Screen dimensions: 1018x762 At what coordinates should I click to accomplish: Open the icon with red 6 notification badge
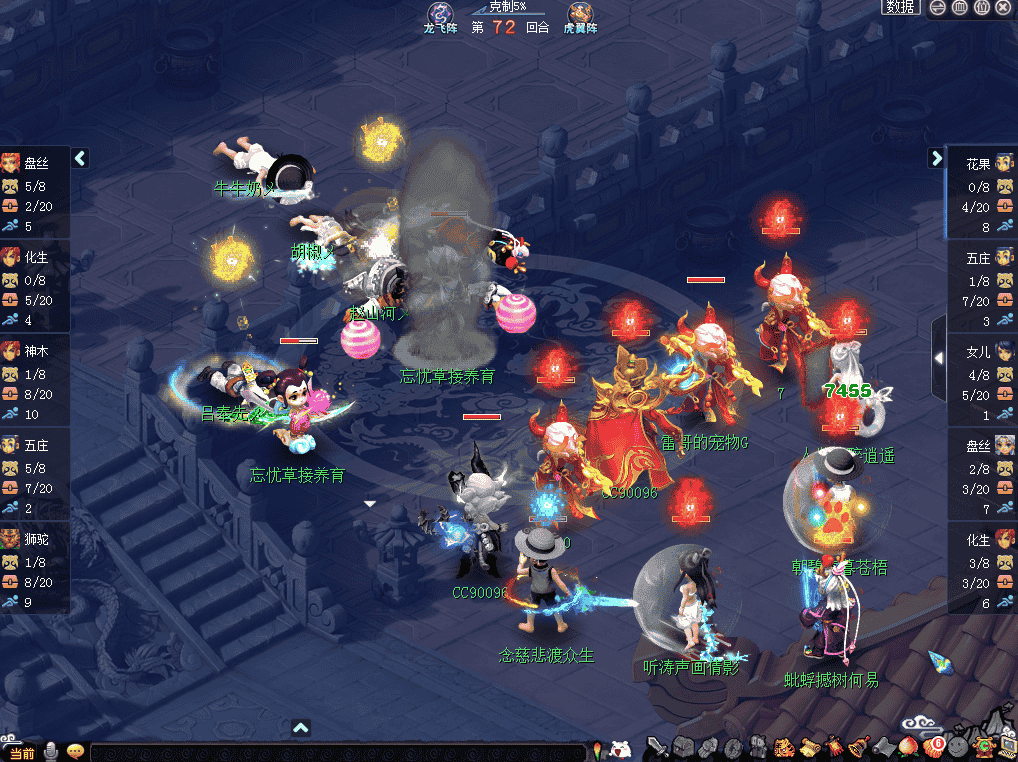[x=934, y=745]
